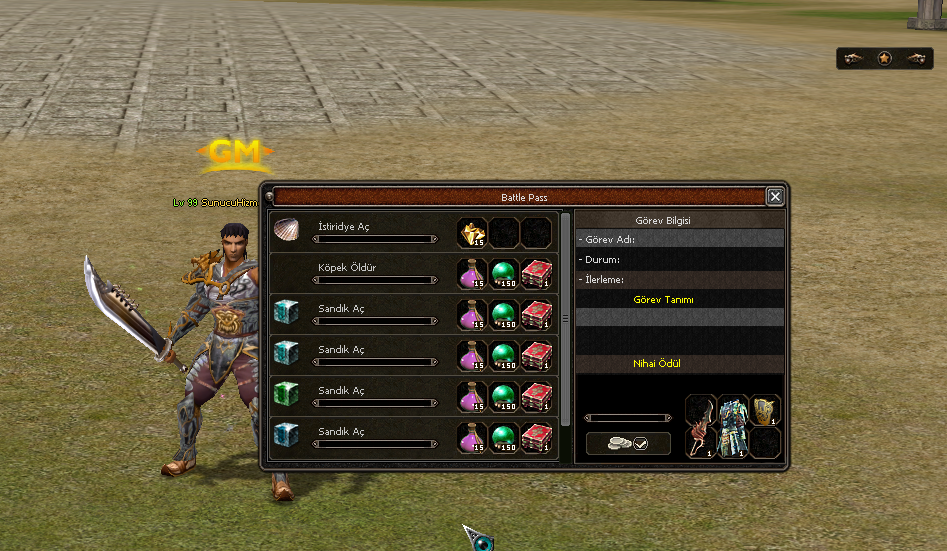947x551 pixels.
Task: Inspect the golden shield final reward icon
Action: coord(765,410)
